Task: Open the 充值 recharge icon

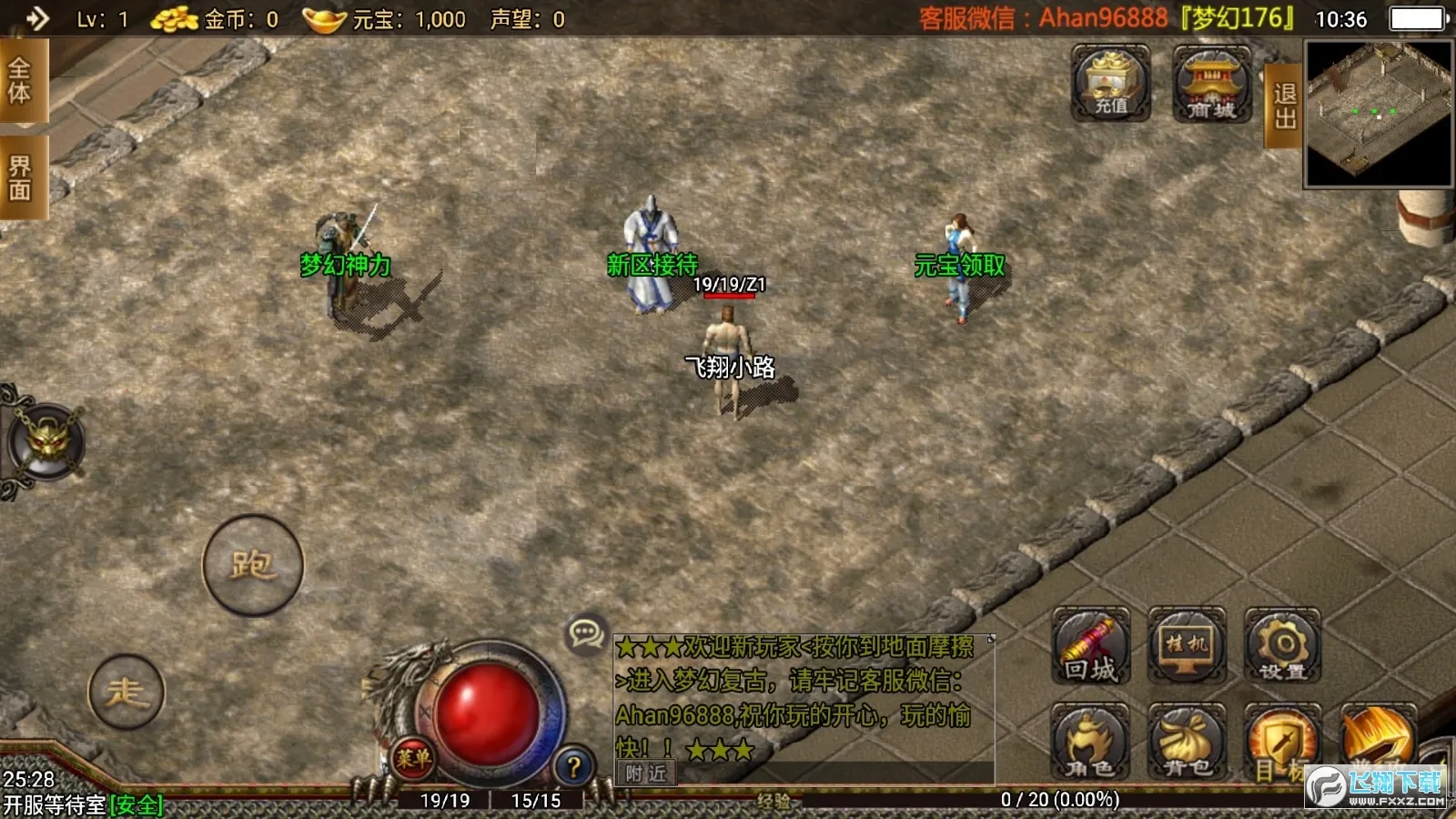Action: tap(1111, 85)
